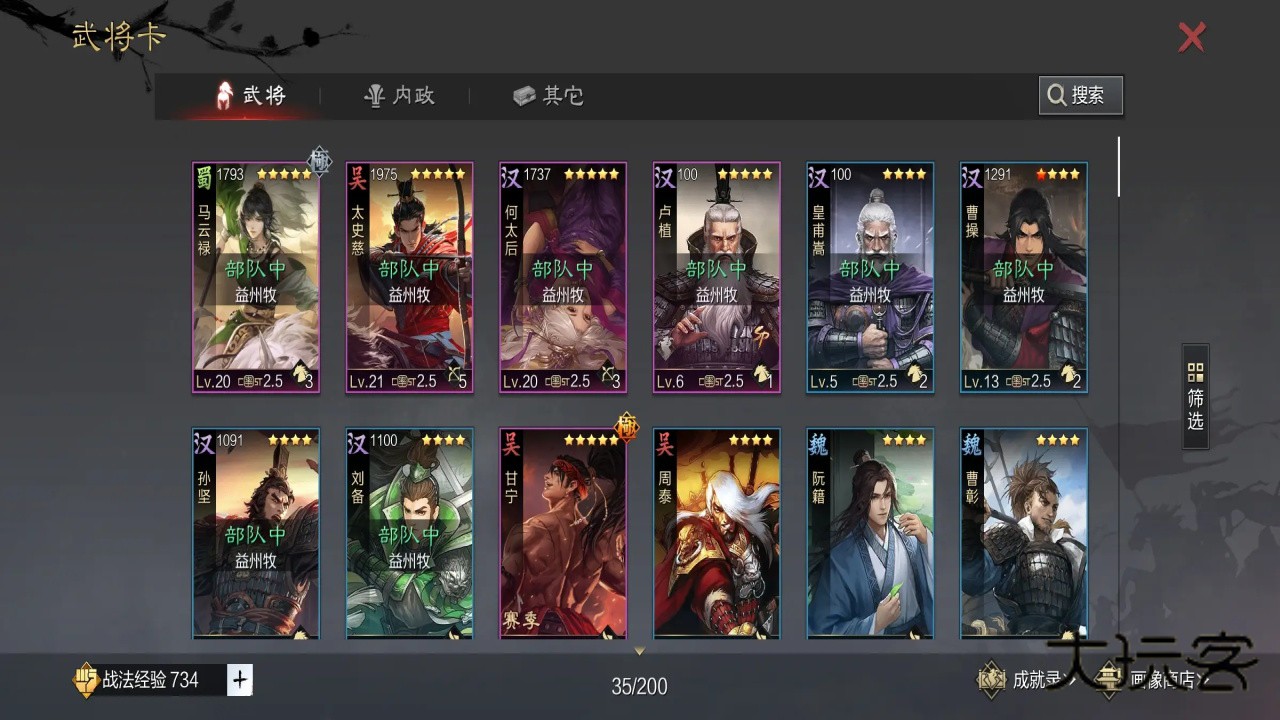Click the 内政 trophy icon
Screen dimensions: 1280x720
coord(372,95)
